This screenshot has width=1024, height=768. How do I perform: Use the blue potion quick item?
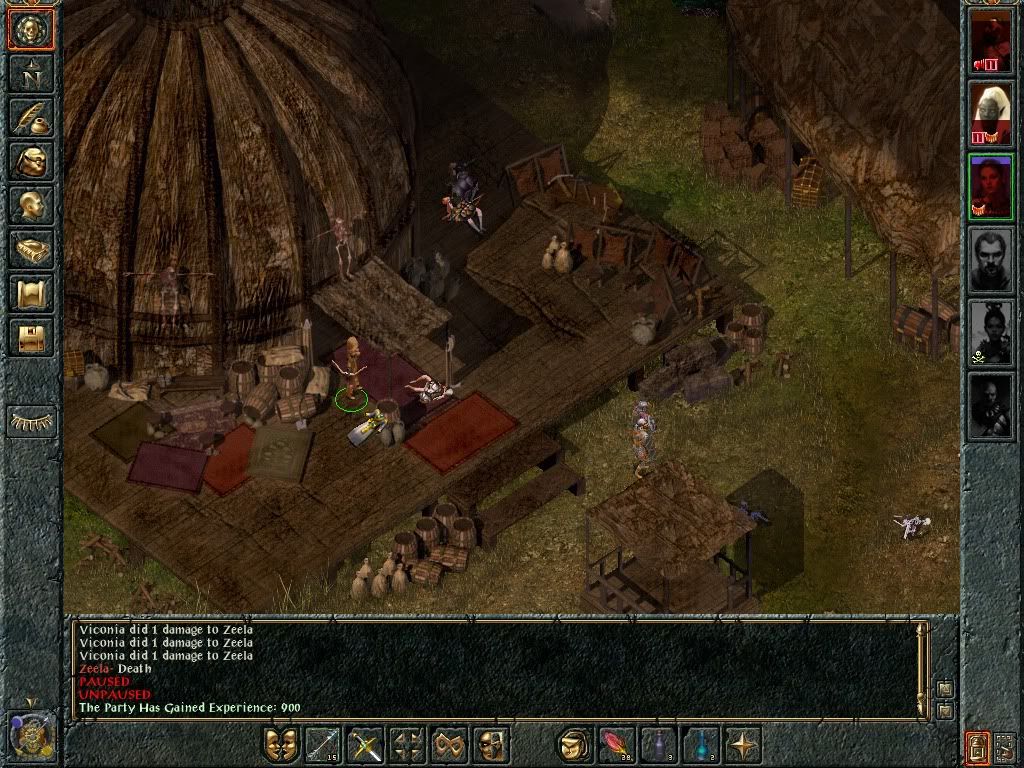click(x=700, y=745)
